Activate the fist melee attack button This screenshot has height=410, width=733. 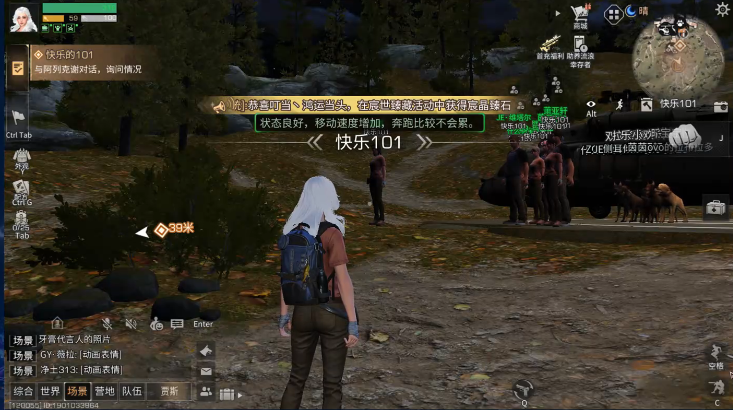[684, 134]
